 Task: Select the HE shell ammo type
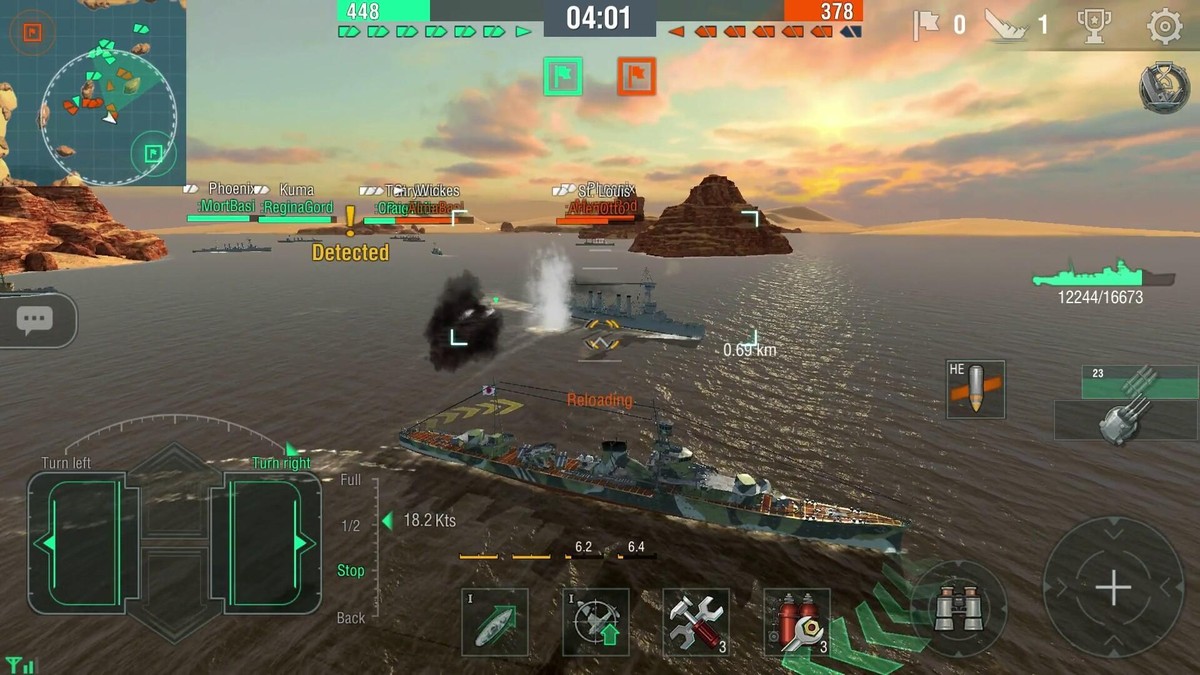click(975, 390)
